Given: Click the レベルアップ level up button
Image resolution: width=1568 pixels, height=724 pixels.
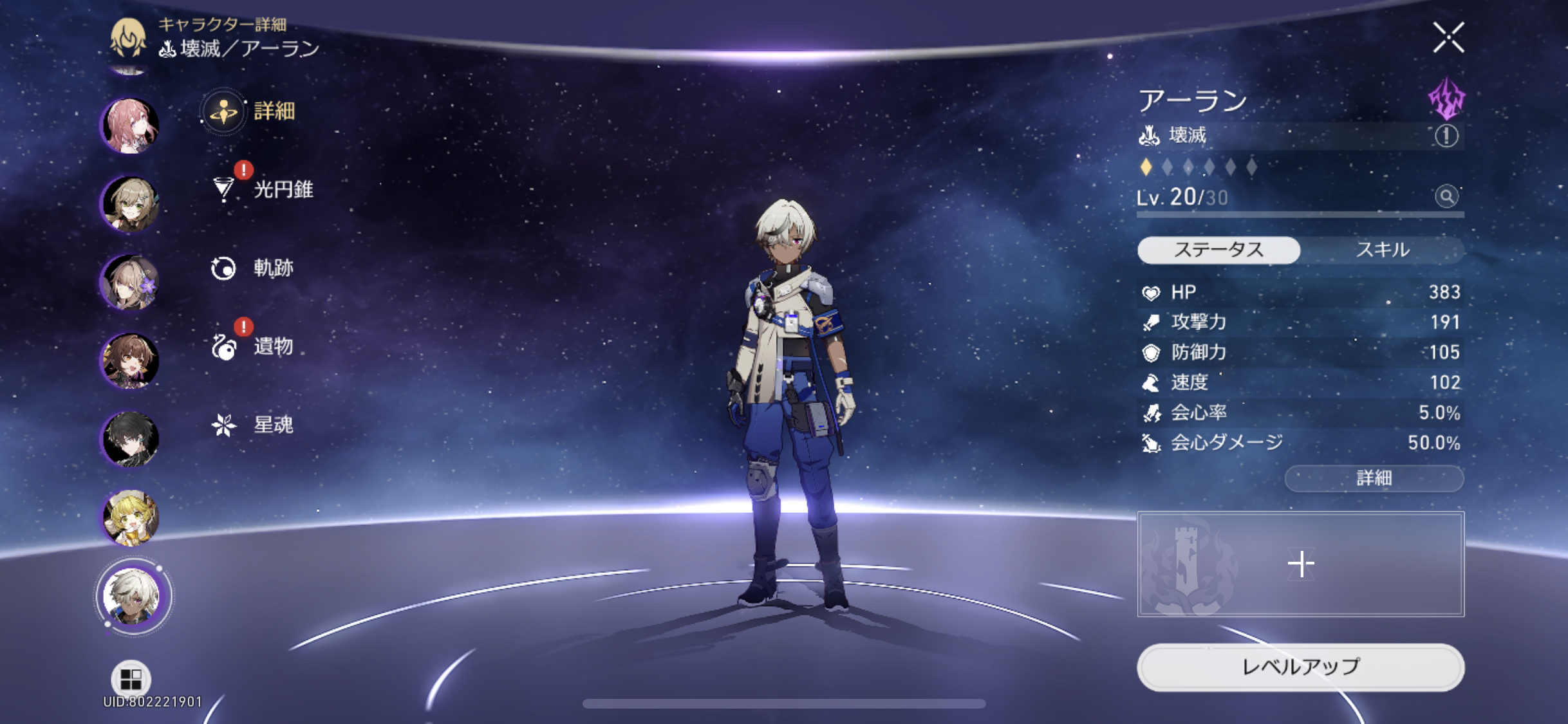Looking at the screenshot, I should tap(1300, 667).
